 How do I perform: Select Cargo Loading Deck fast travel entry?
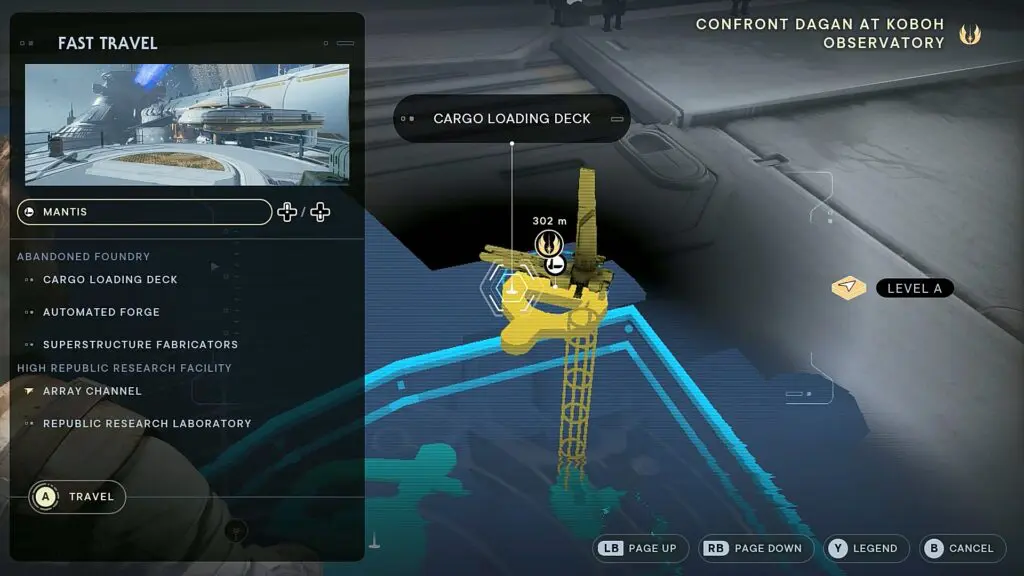point(110,280)
